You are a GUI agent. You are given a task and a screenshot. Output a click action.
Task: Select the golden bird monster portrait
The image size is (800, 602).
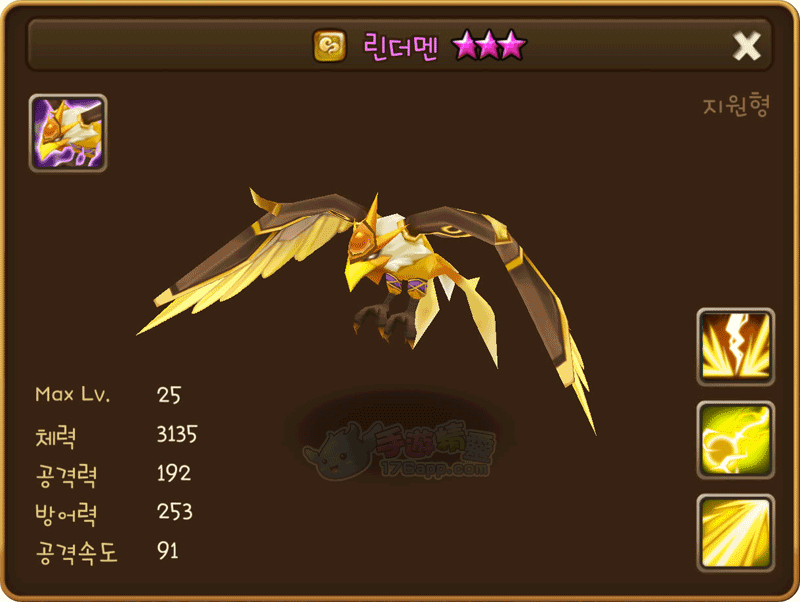point(68,133)
